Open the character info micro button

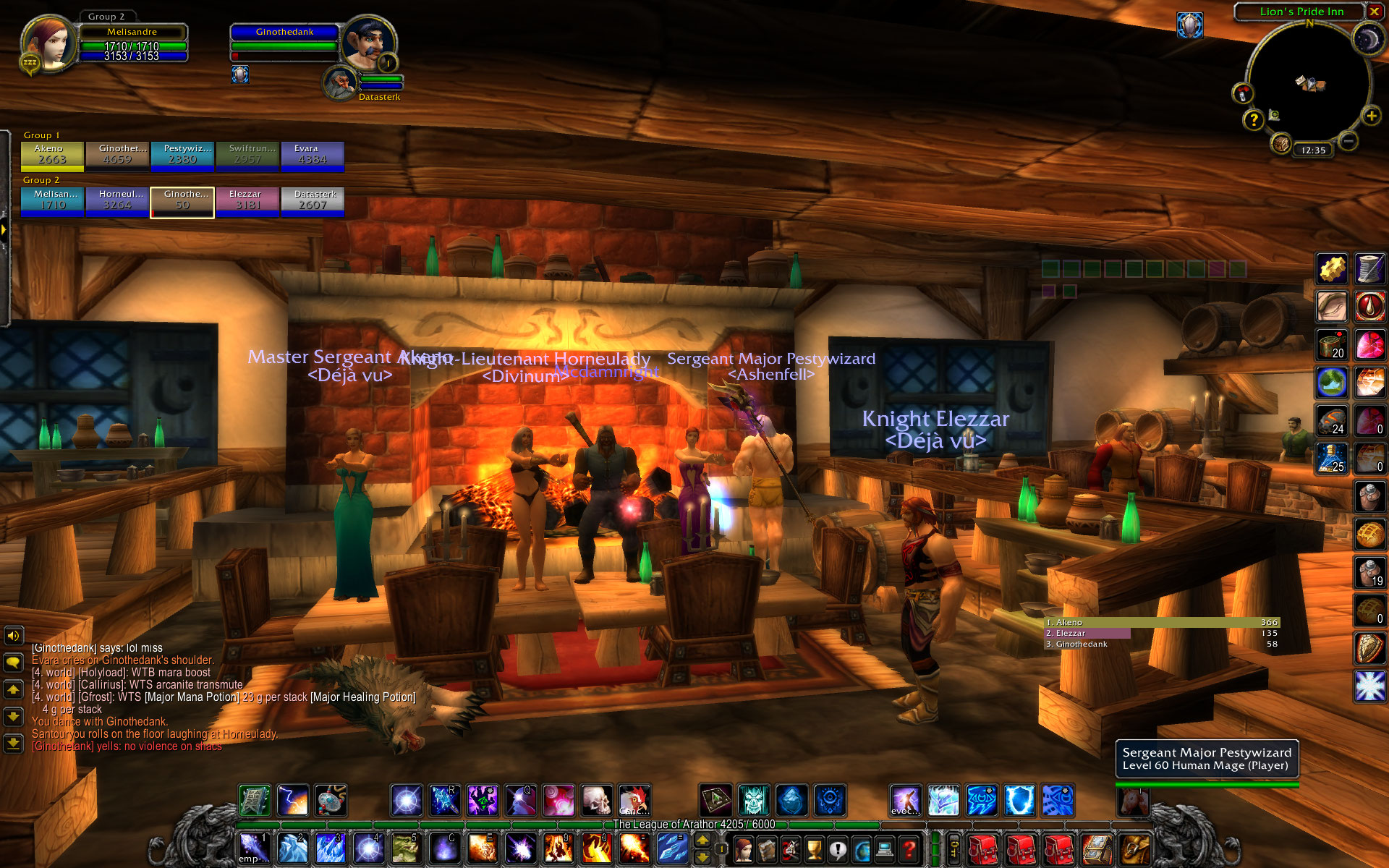point(744,849)
